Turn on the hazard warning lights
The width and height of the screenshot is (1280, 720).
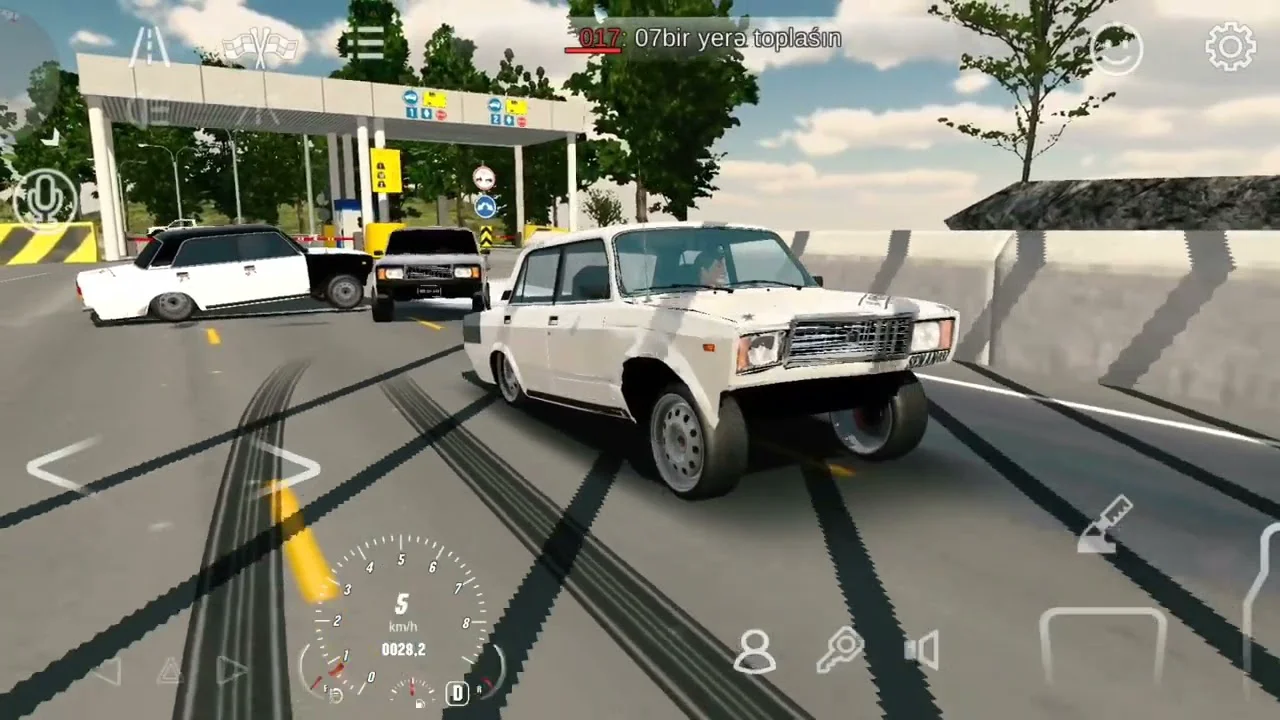tap(168, 671)
